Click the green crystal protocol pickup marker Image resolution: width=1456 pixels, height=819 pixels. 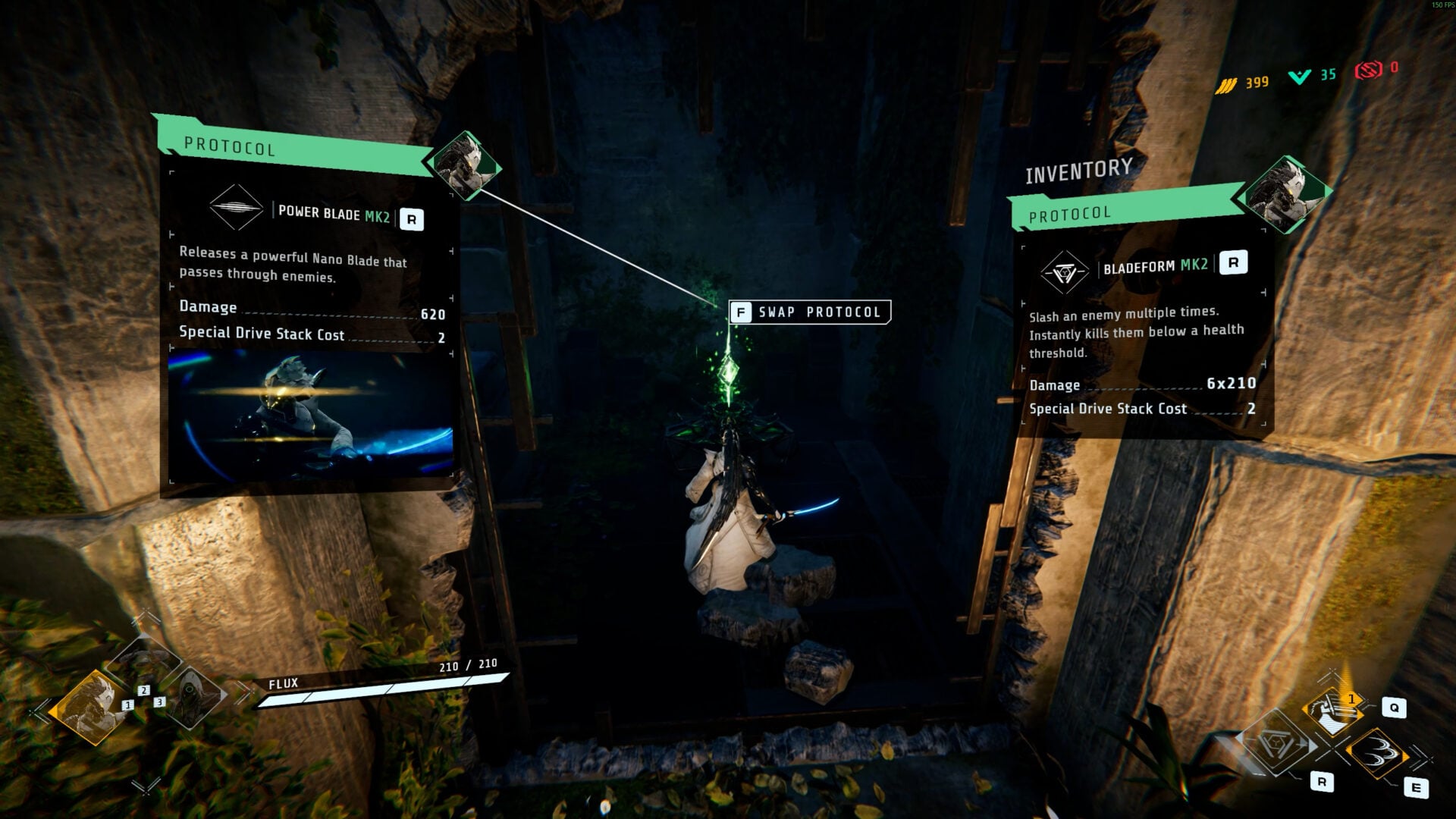(729, 372)
